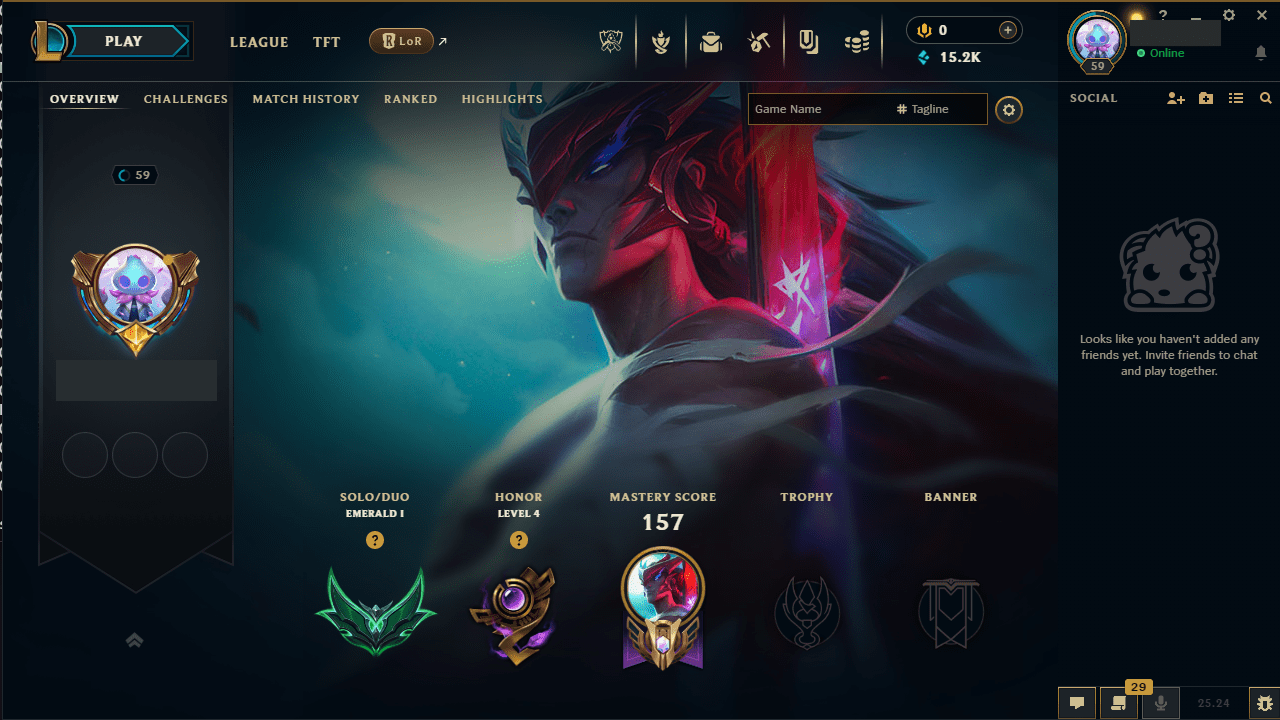The height and width of the screenshot is (720, 1280).
Task: Switch to the MATCH HISTORY tab
Action: [306, 99]
